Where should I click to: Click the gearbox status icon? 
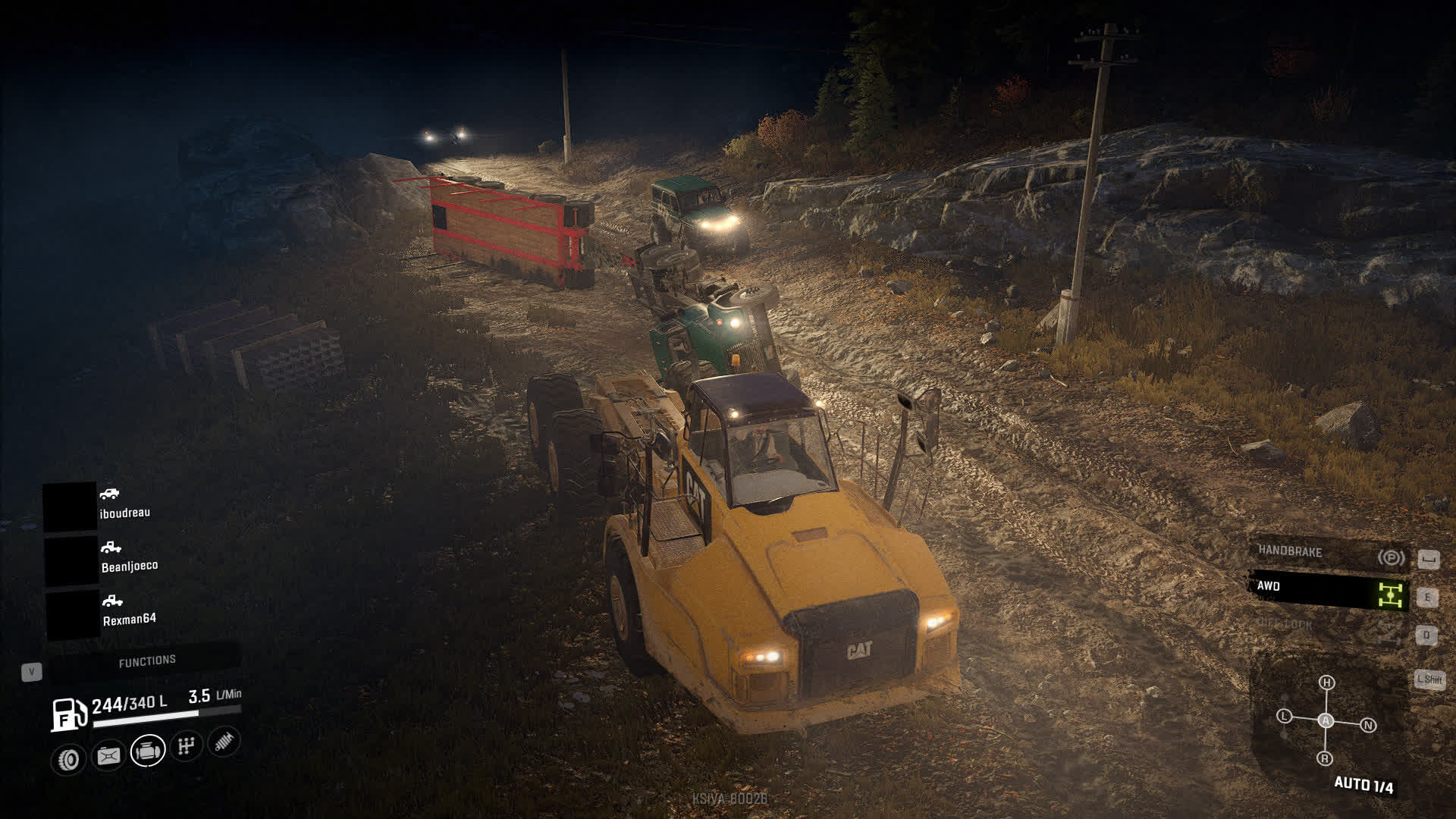186,746
